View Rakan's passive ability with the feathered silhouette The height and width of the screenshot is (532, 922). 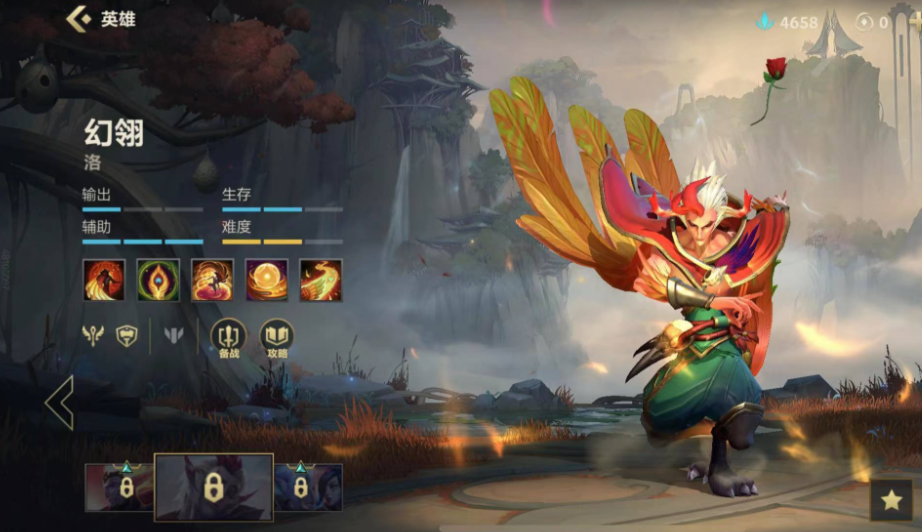coord(104,280)
